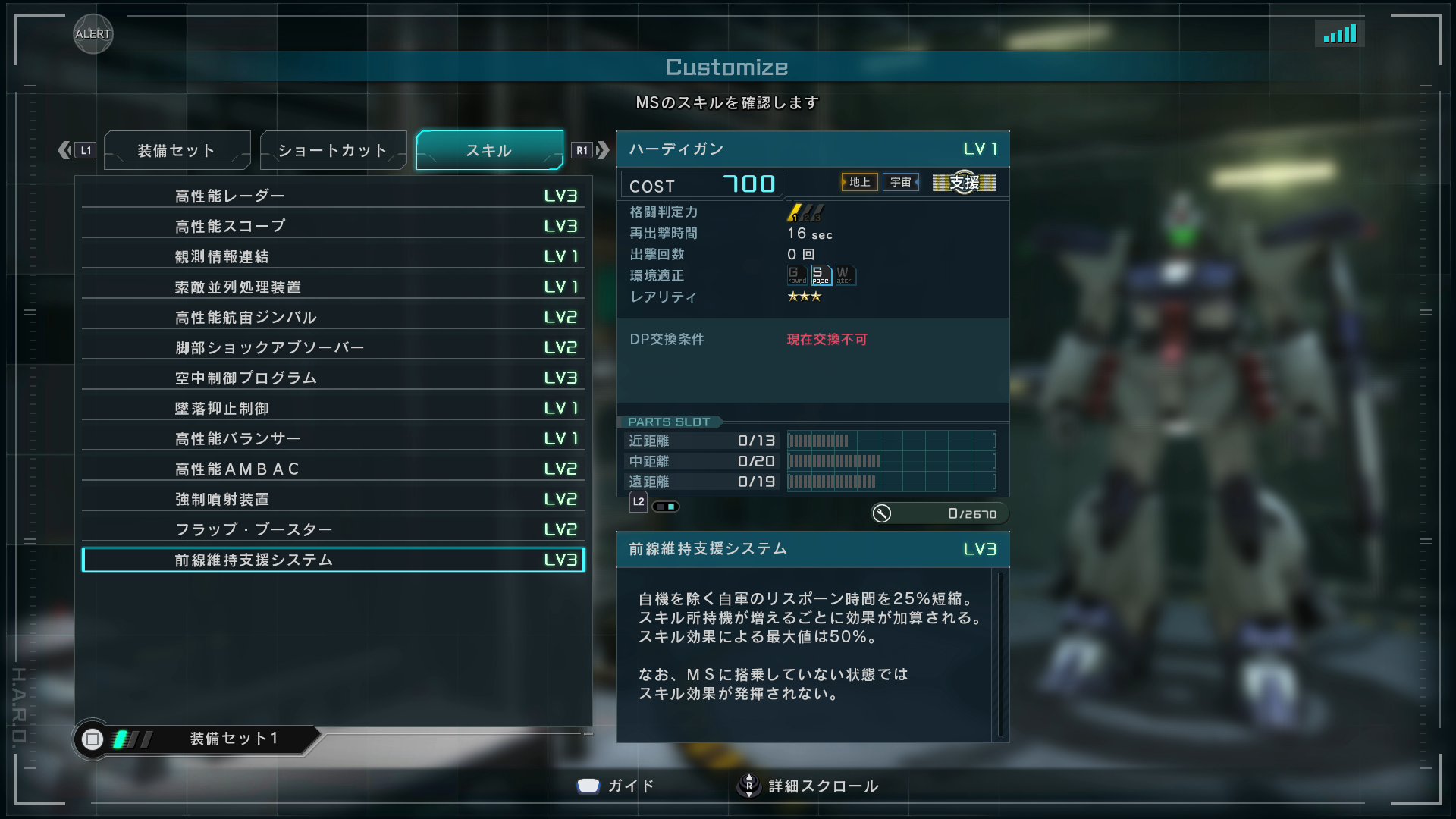The width and height of the screenshot is (1456, 819).
Task: Highlight the 高性能バランサー skill
Action: [x=333, y=438]
